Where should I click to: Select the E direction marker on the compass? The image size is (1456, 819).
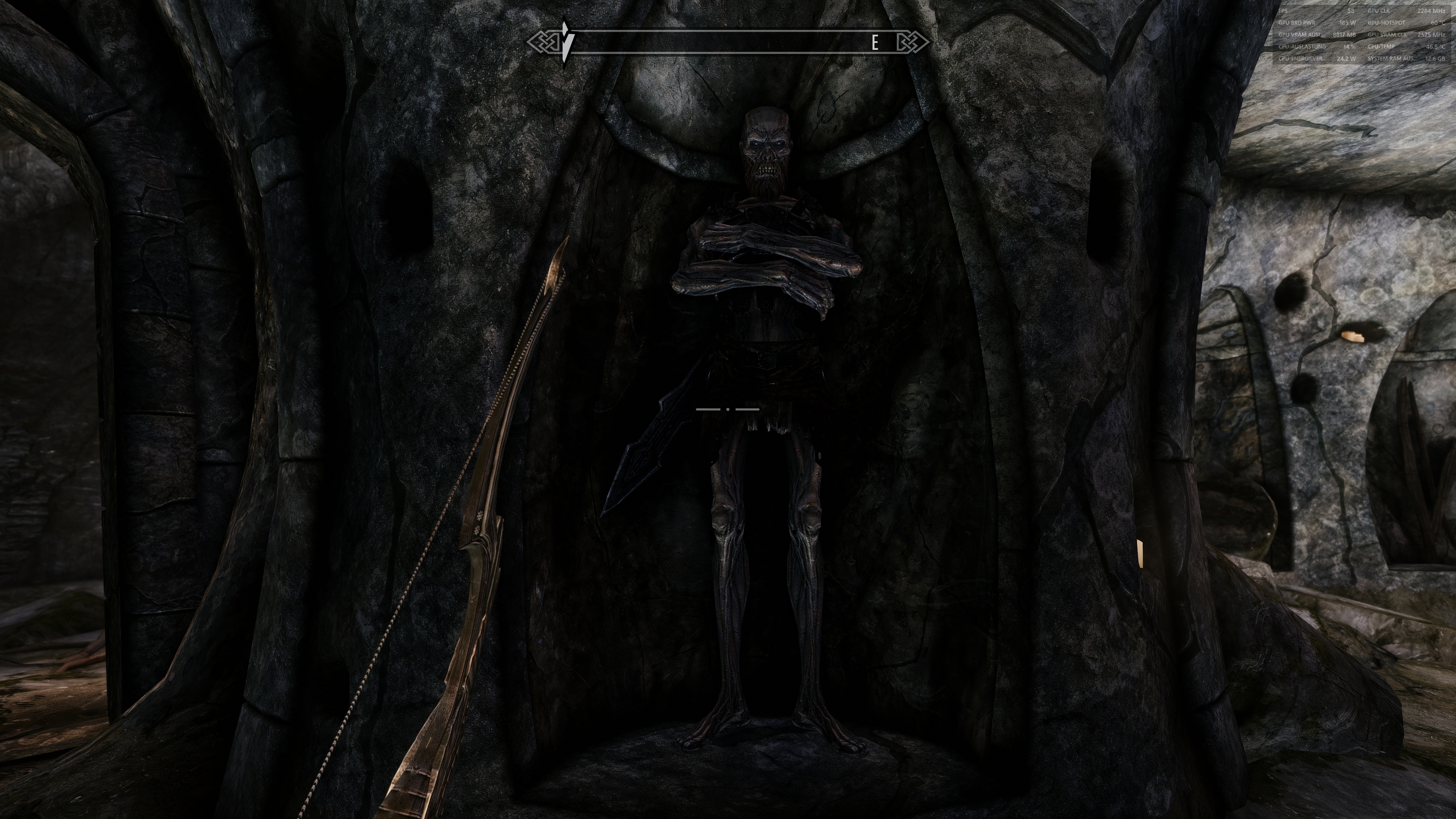coord(874,41)
